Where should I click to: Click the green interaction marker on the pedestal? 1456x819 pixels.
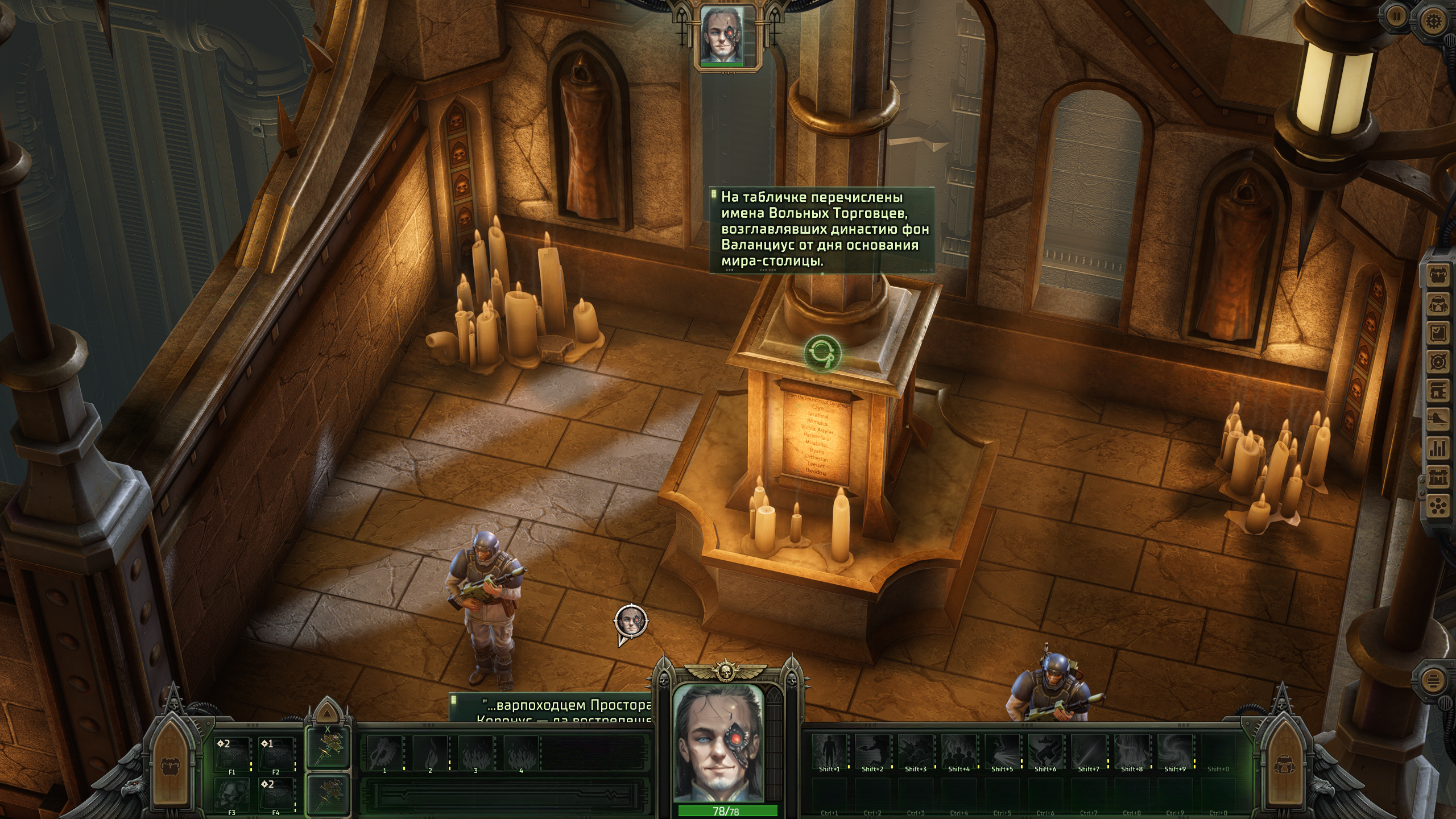[822, 353]
